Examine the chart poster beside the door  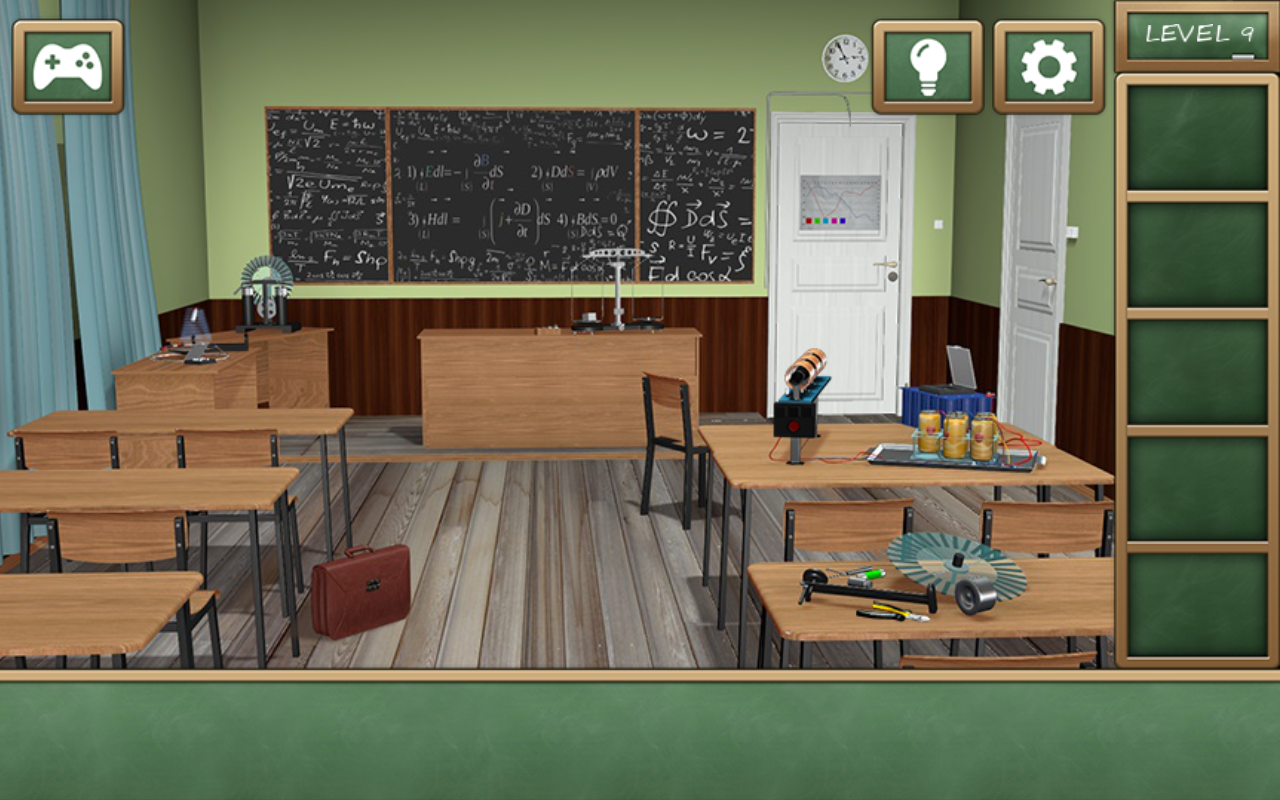pos(840,200)
